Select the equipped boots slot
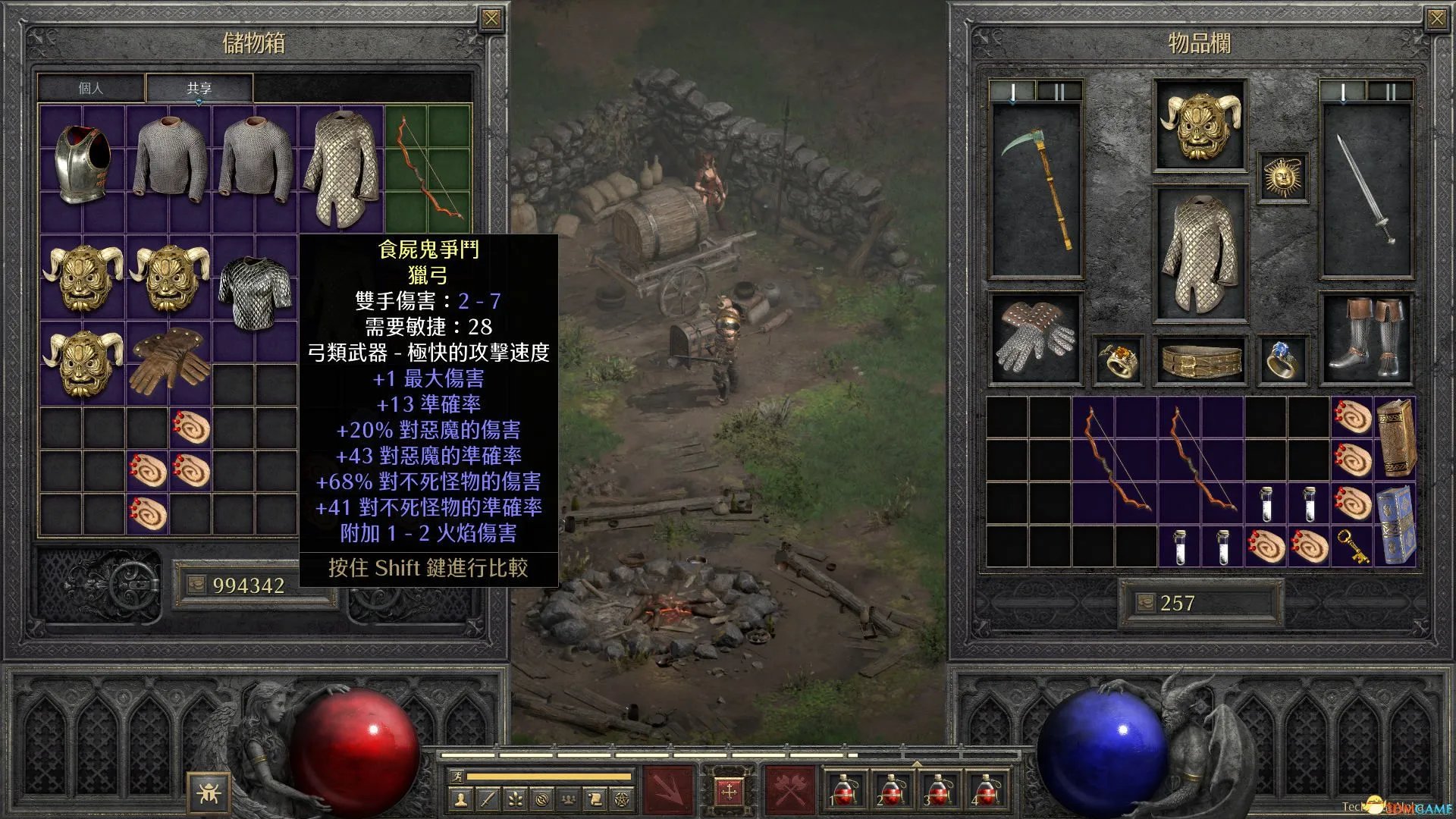This screenshot has width=1456, height=819. click(x=1366, y=338)
